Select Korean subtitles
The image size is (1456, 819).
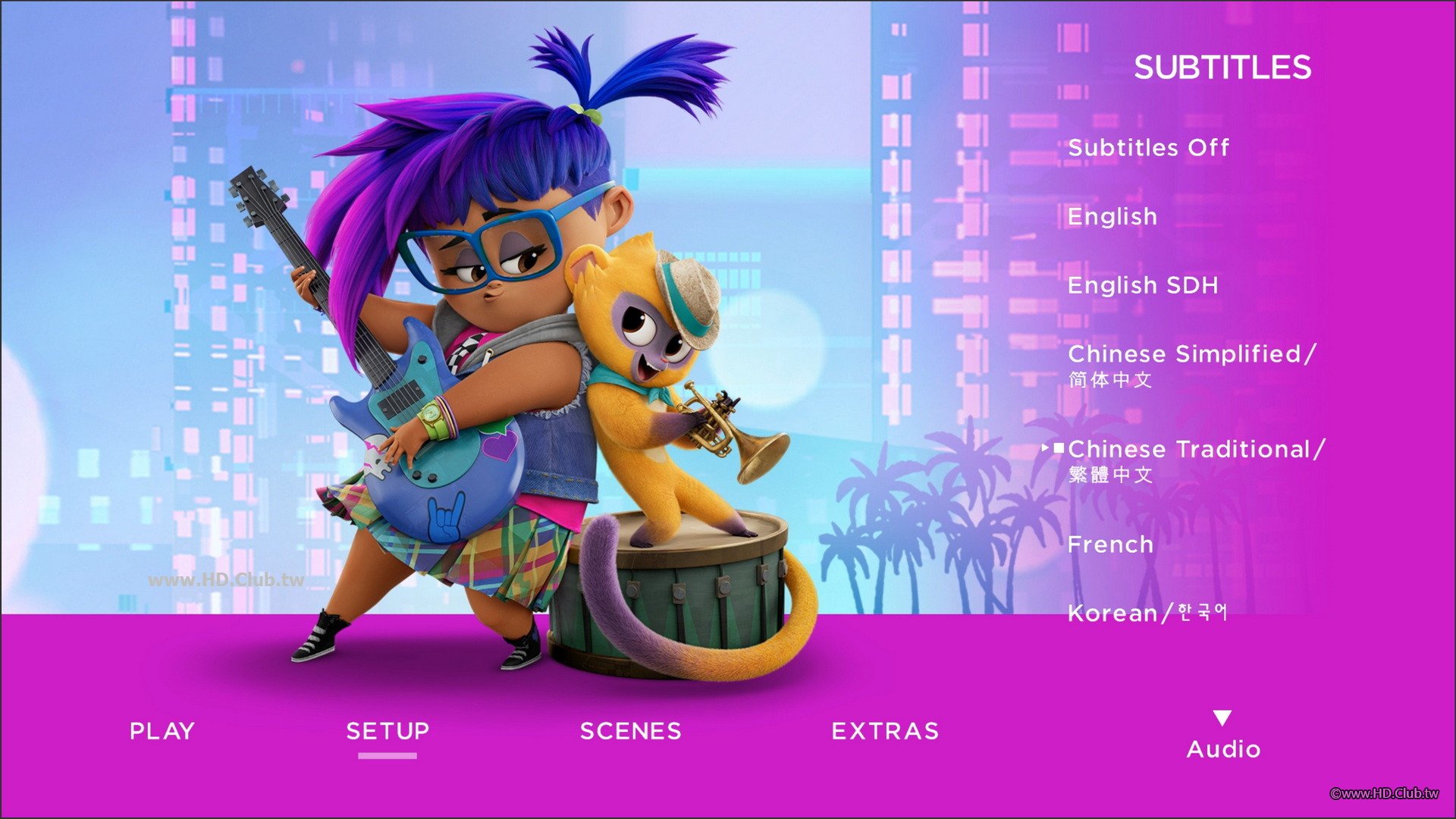(1147, 613)
